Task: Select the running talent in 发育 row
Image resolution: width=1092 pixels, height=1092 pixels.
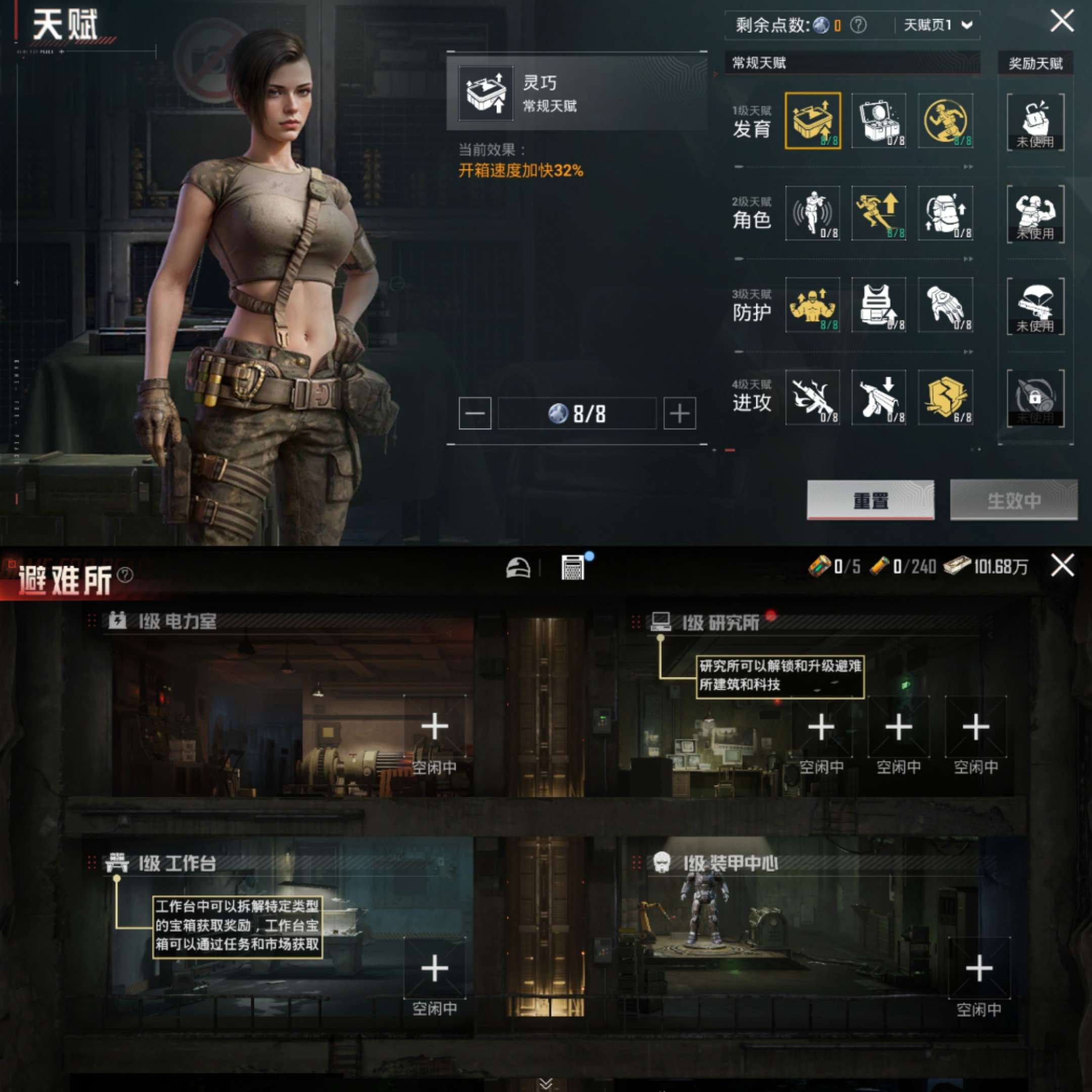Action: pos(945,121)
